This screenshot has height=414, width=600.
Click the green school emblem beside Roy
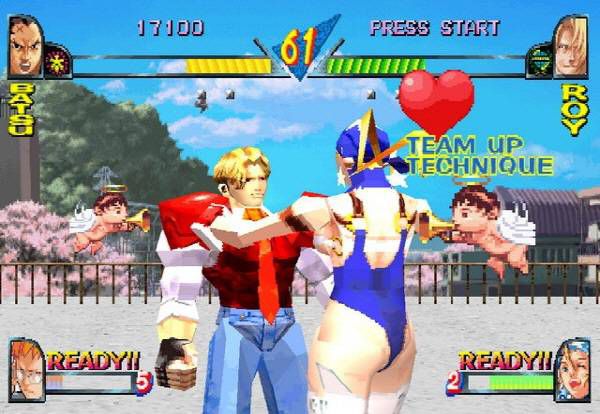point(539,61)
